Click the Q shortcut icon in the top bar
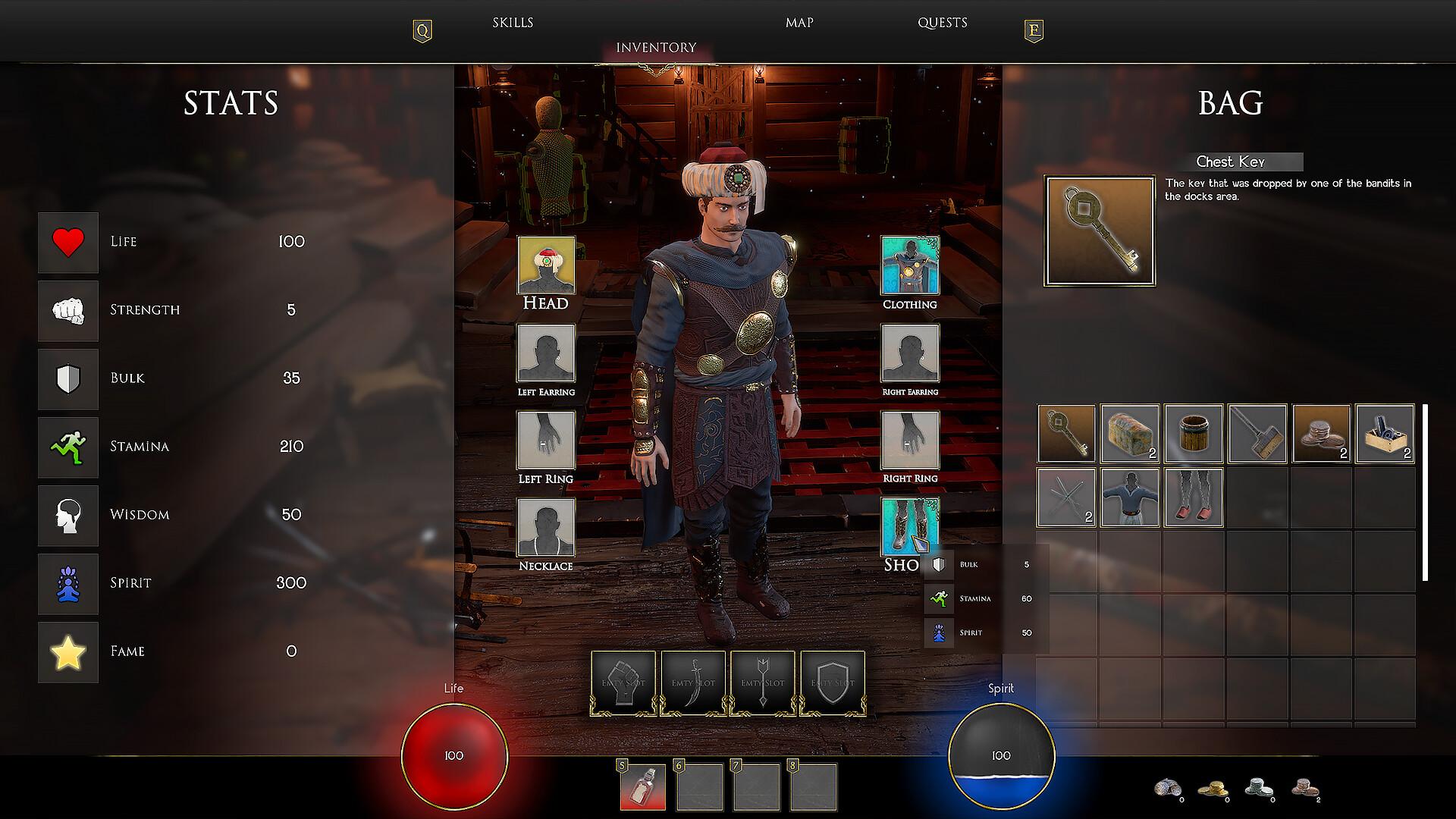The height and width of the screenshot is (819, 1456). [422, 30]
